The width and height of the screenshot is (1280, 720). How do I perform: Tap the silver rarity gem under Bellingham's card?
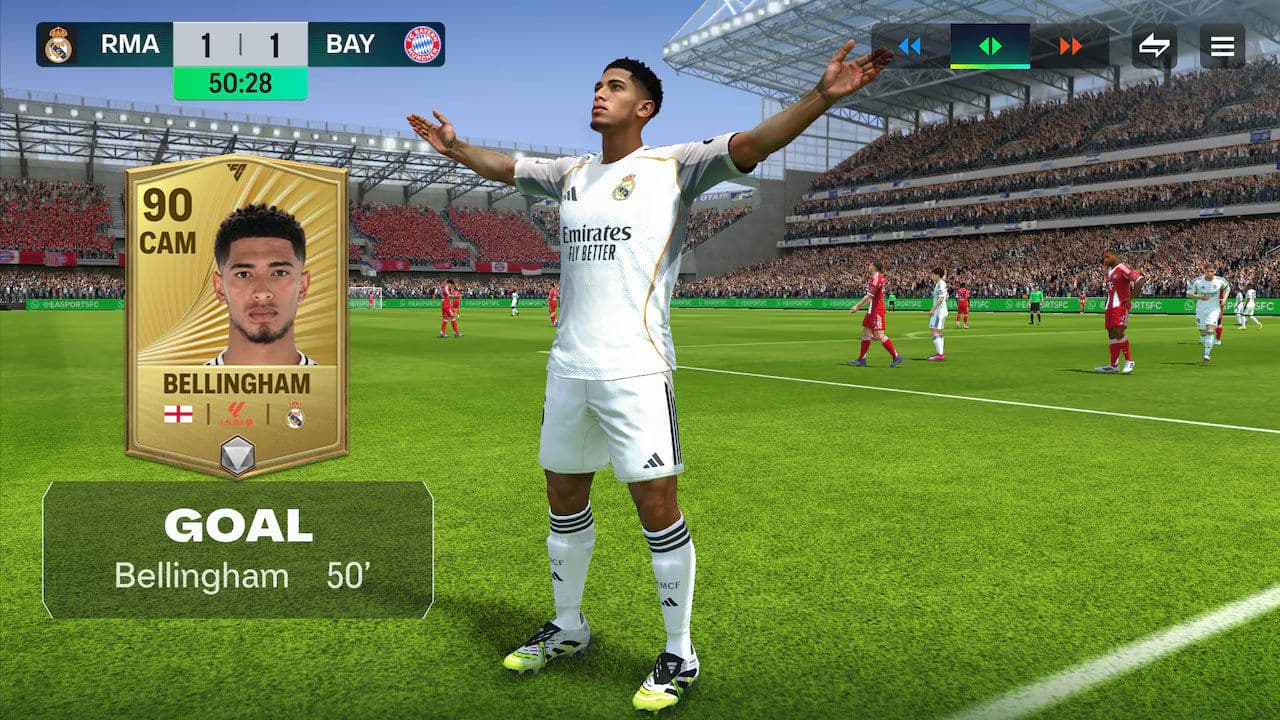pyautogui.click(x=236, y=456)
